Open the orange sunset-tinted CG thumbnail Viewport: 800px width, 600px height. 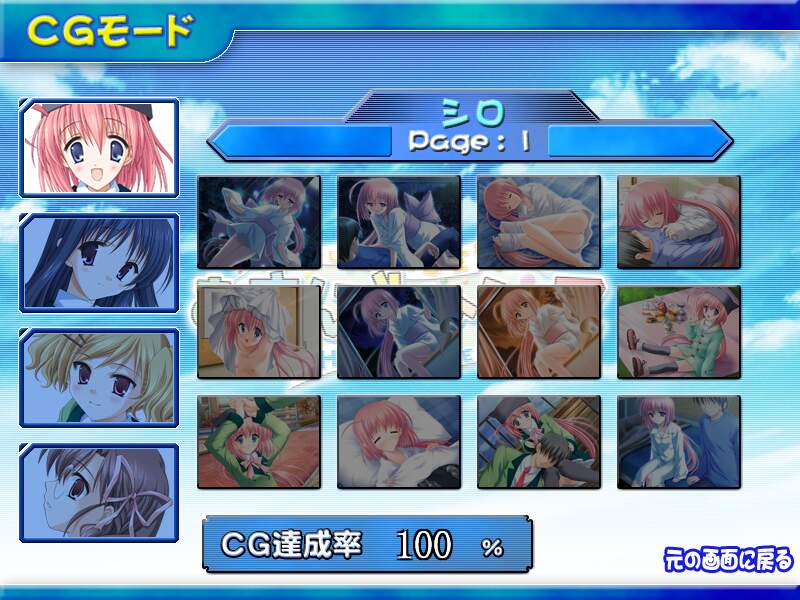click(538, 332)
